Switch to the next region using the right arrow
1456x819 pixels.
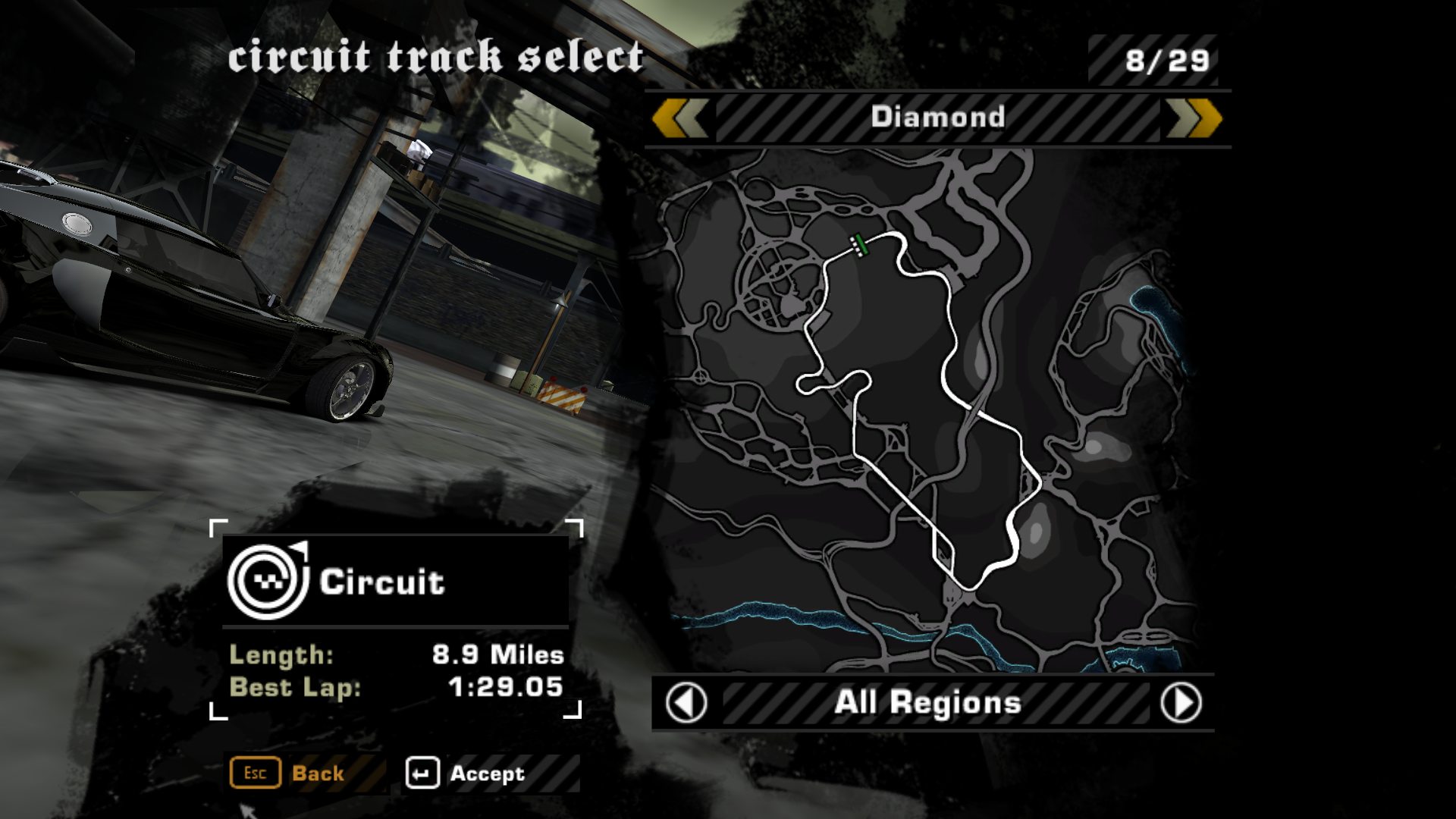1181,703
